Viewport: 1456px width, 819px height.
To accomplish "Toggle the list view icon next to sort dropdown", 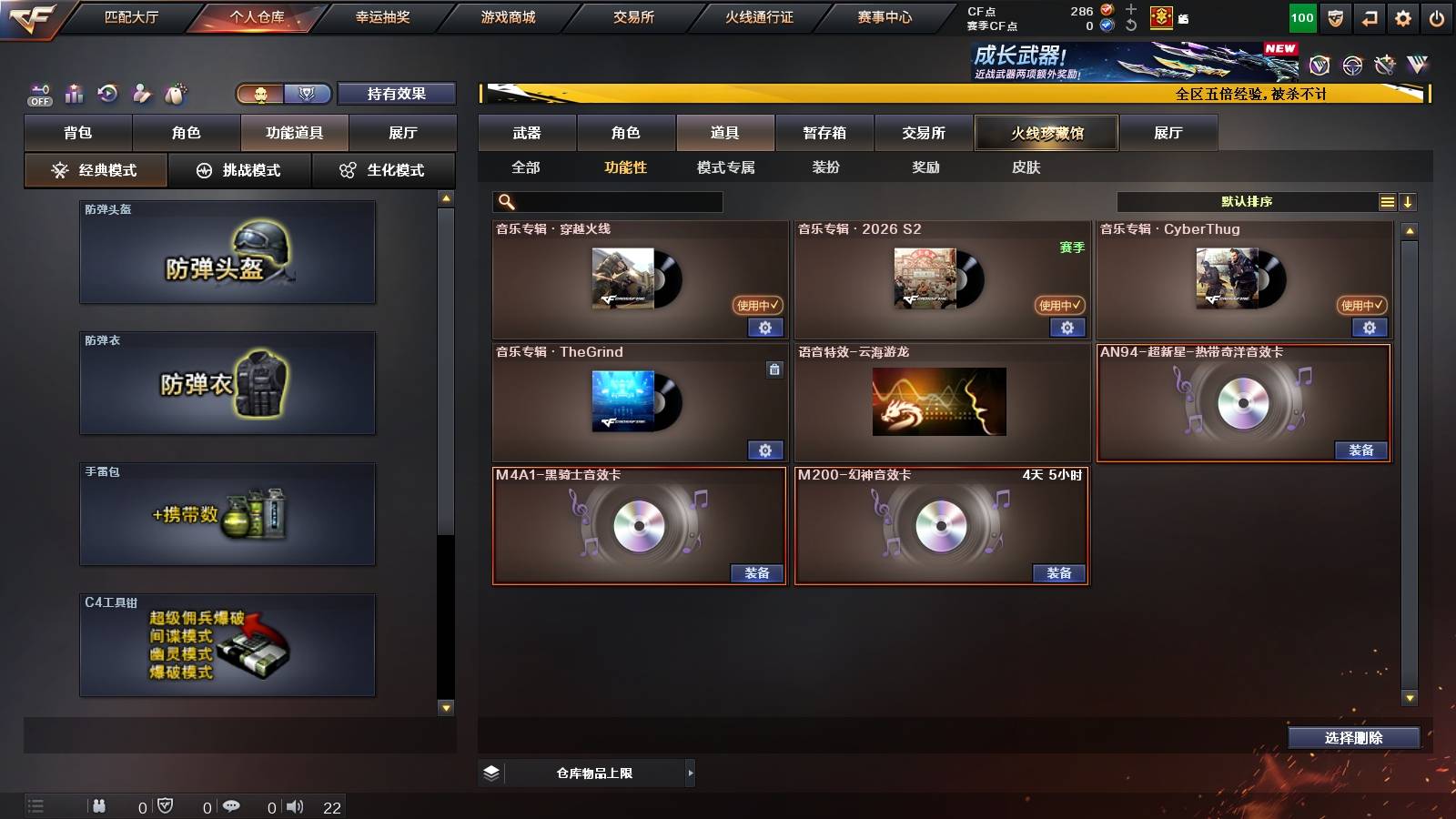I will (1387, 202).
